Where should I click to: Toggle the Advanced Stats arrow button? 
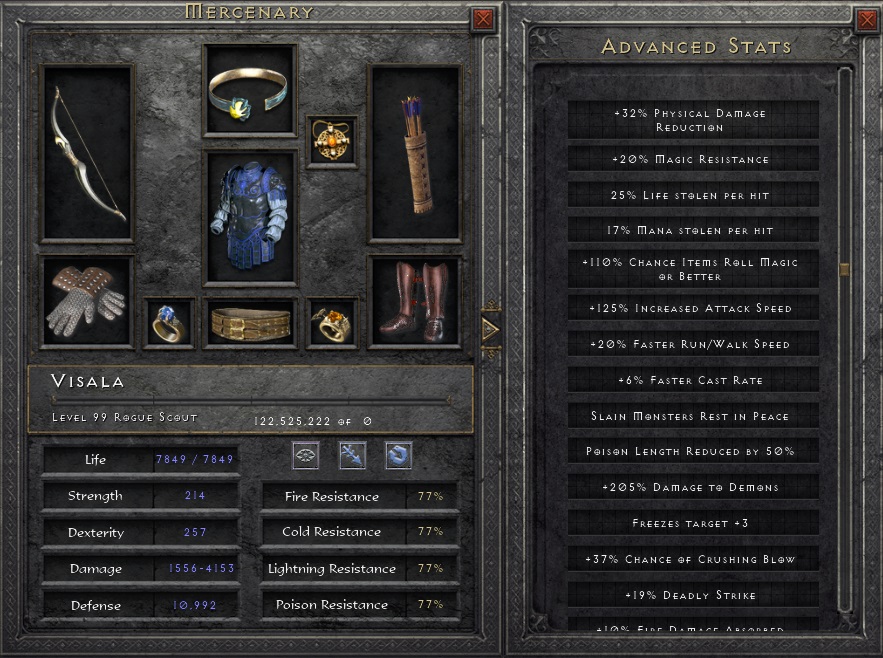[490, 327]
